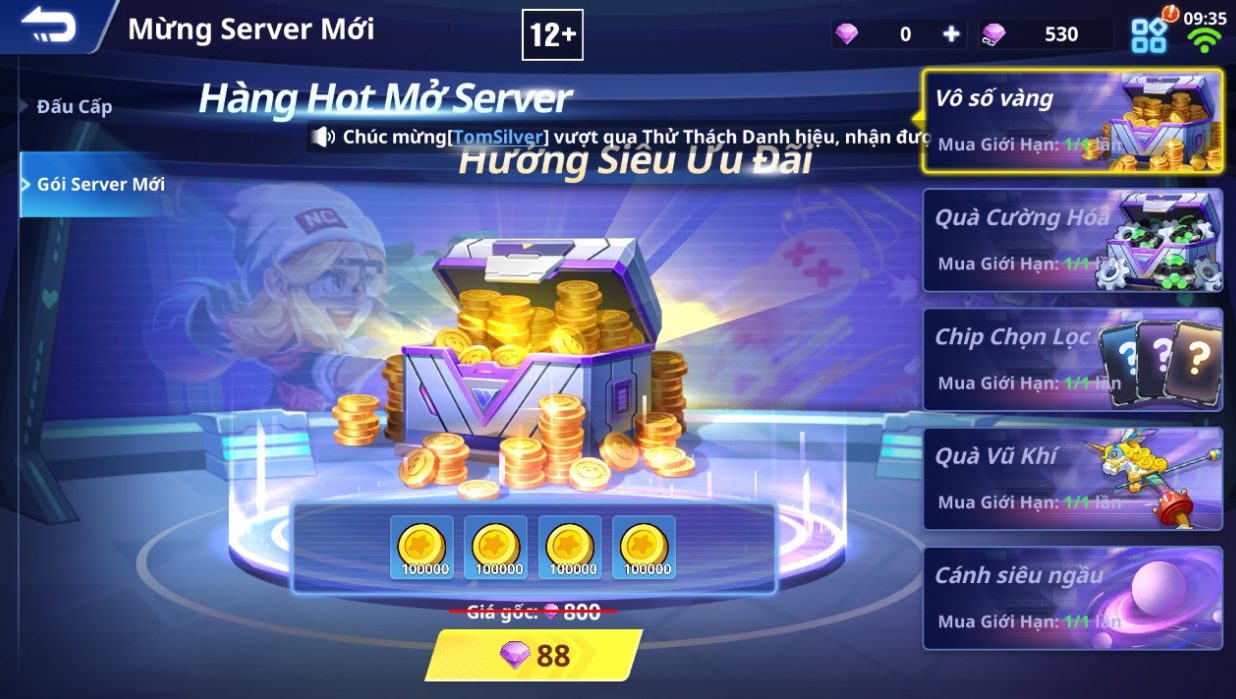The width and height of the screenshot is (1236, 699).
Task: Choose the Vô số vàng package
Action: (x=1071, y=120)
